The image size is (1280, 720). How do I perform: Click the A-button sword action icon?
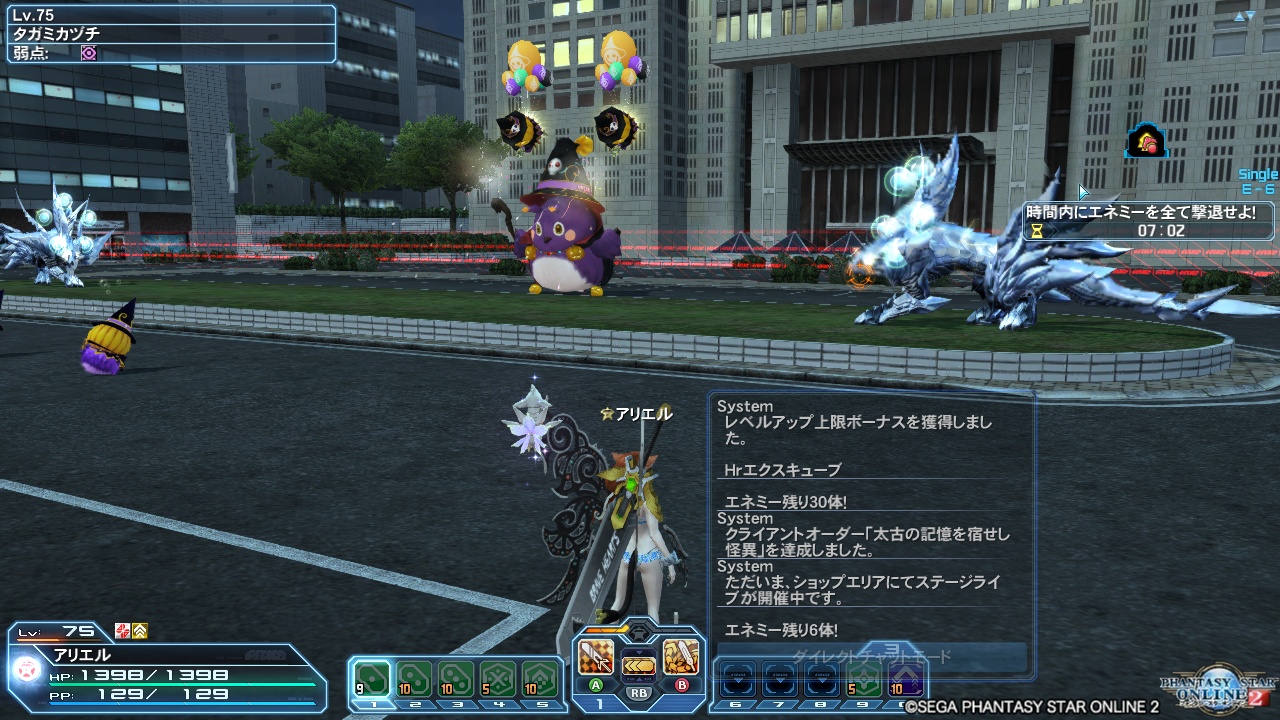coord(595,657)
